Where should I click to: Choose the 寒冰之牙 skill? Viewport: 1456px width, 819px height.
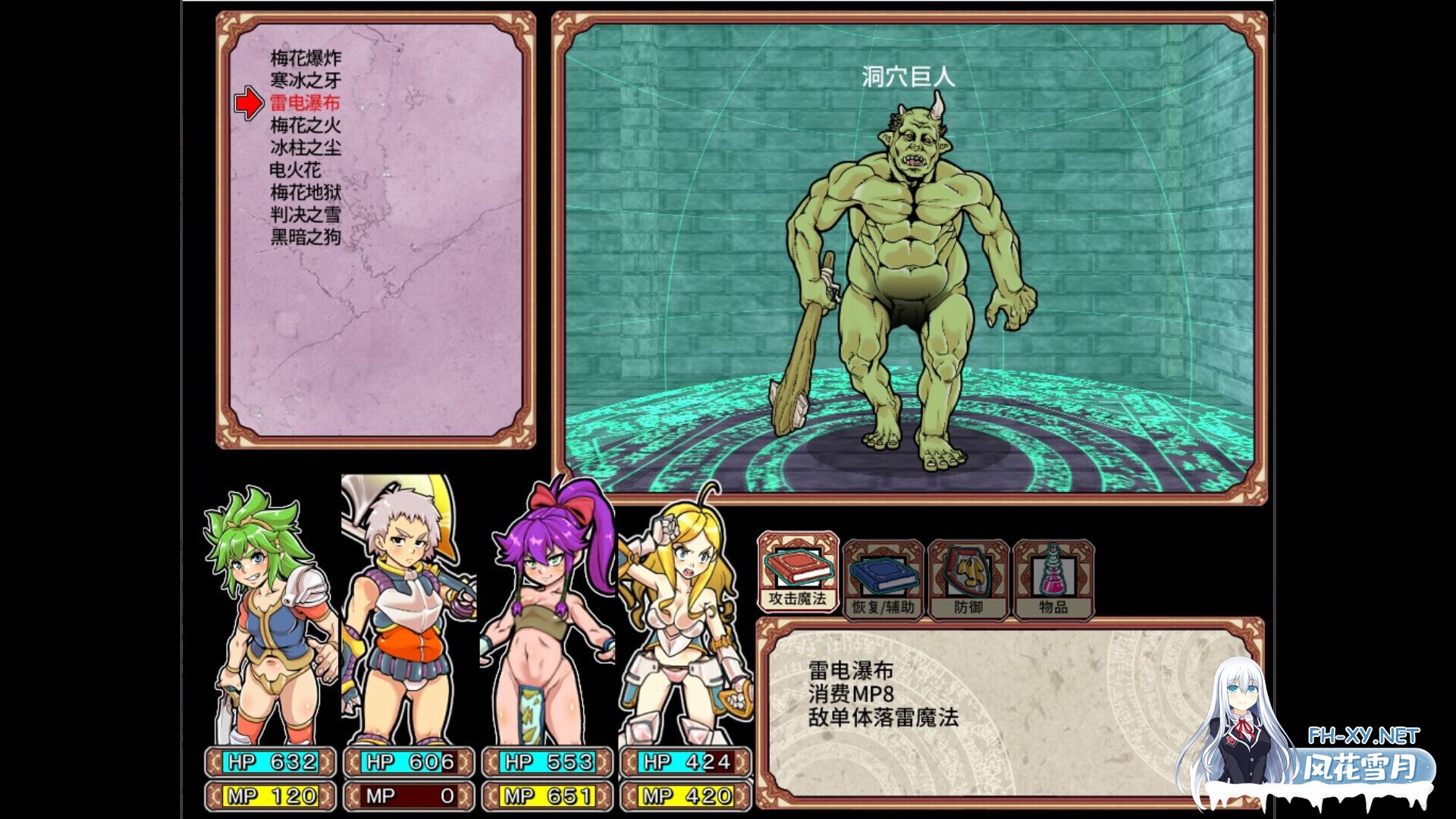click(306, 77)
